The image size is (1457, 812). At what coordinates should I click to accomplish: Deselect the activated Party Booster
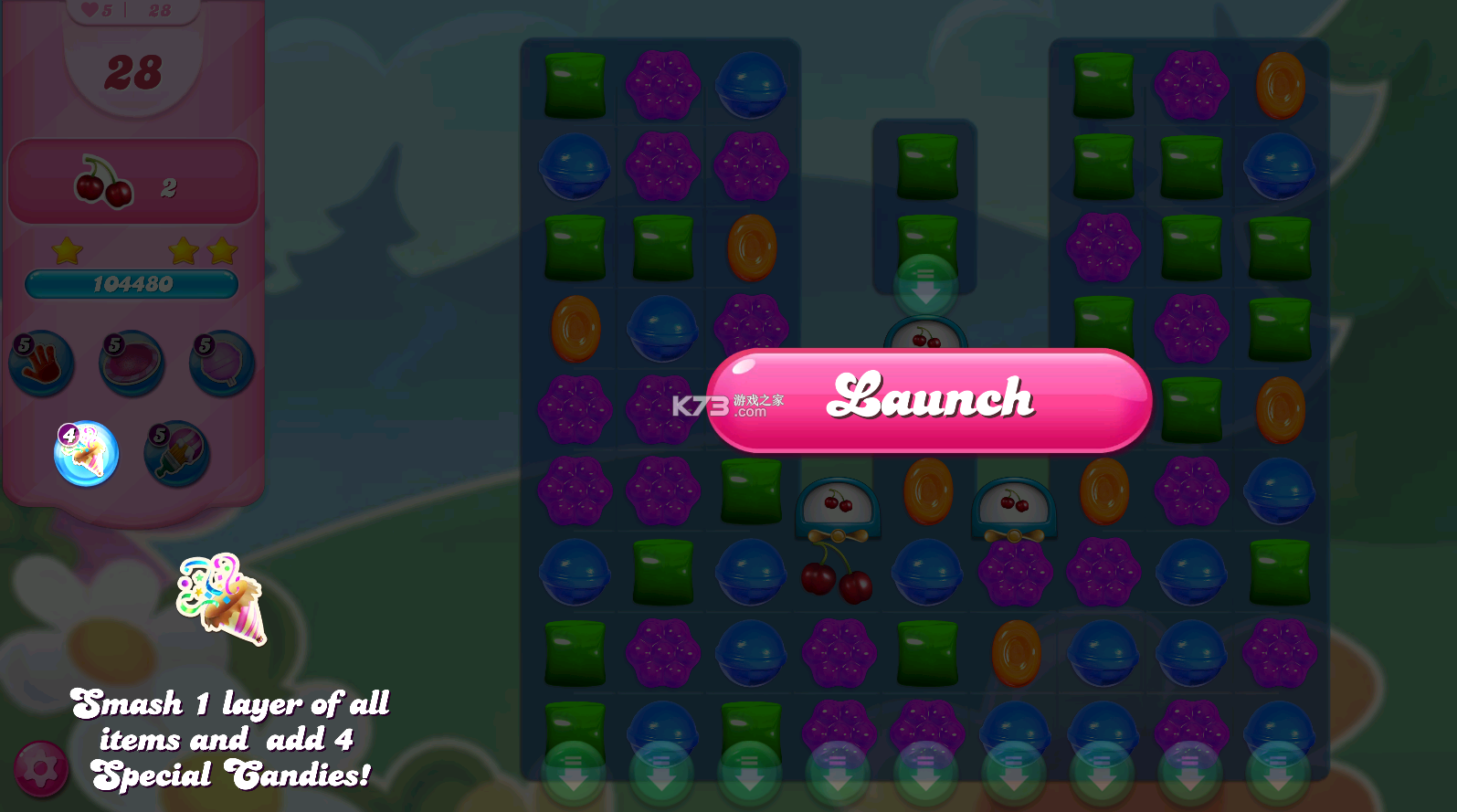click(85, 454)
